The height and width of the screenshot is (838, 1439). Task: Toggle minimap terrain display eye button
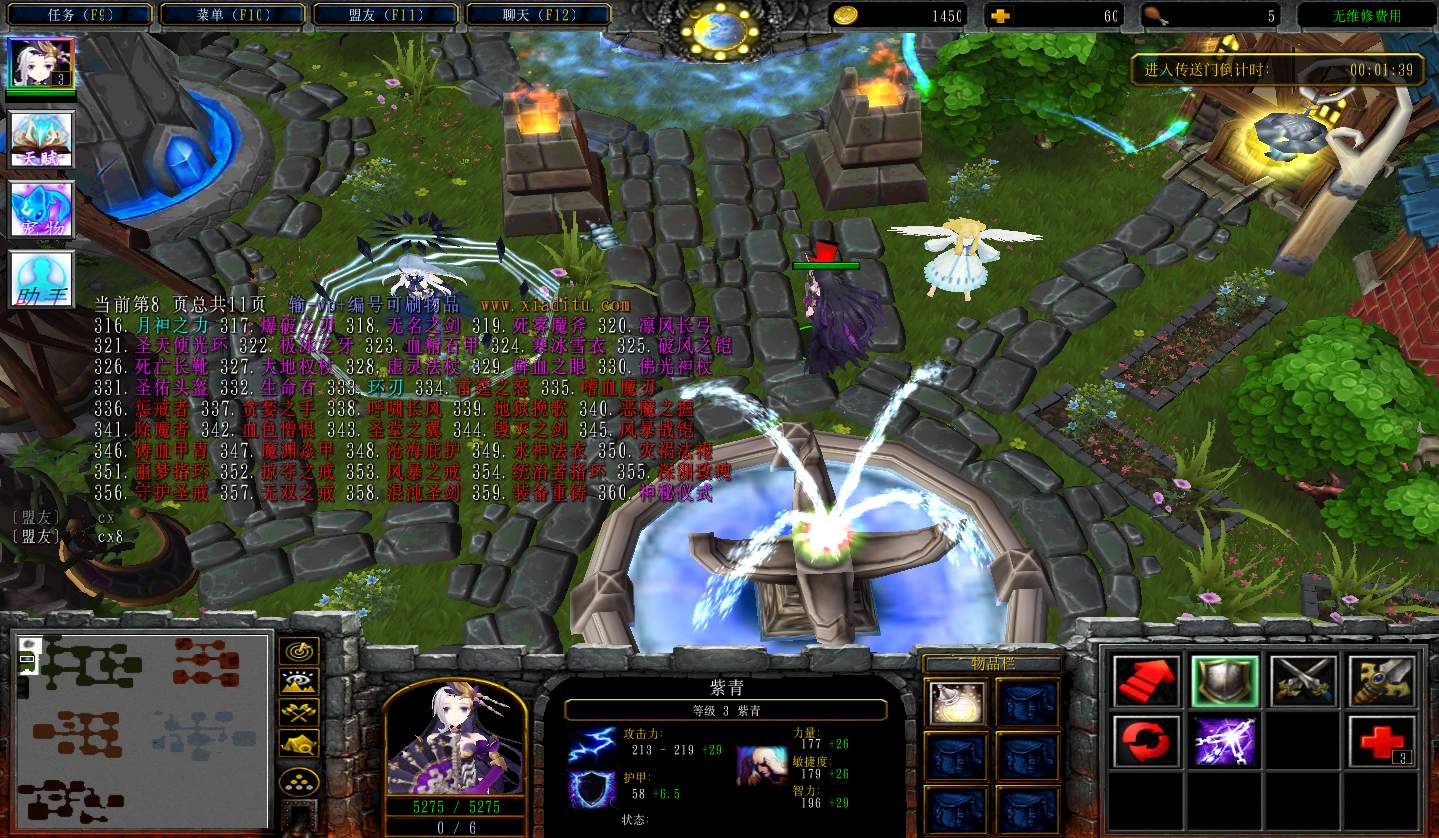[299, 682]
